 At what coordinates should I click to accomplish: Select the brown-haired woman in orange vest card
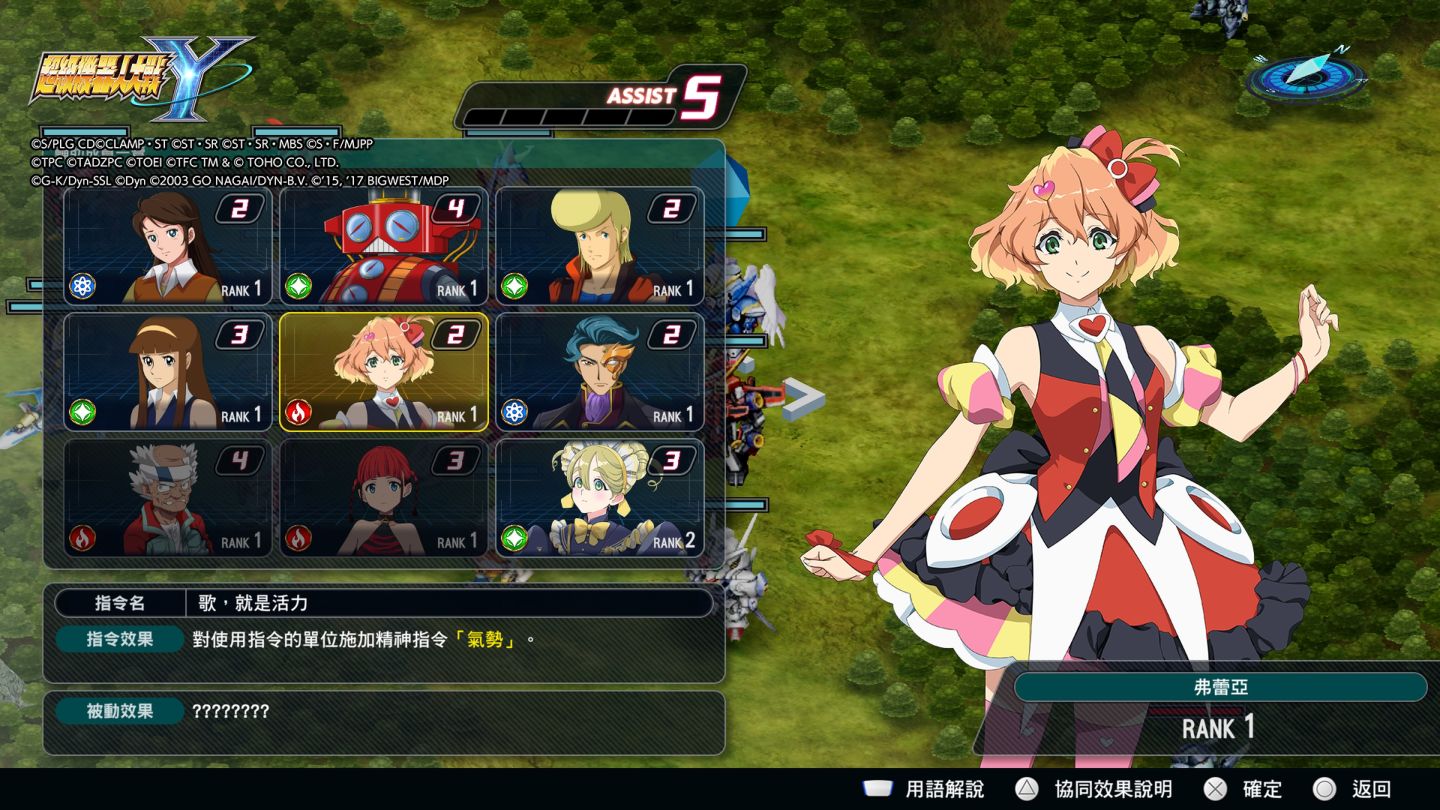tap(168, 246)
